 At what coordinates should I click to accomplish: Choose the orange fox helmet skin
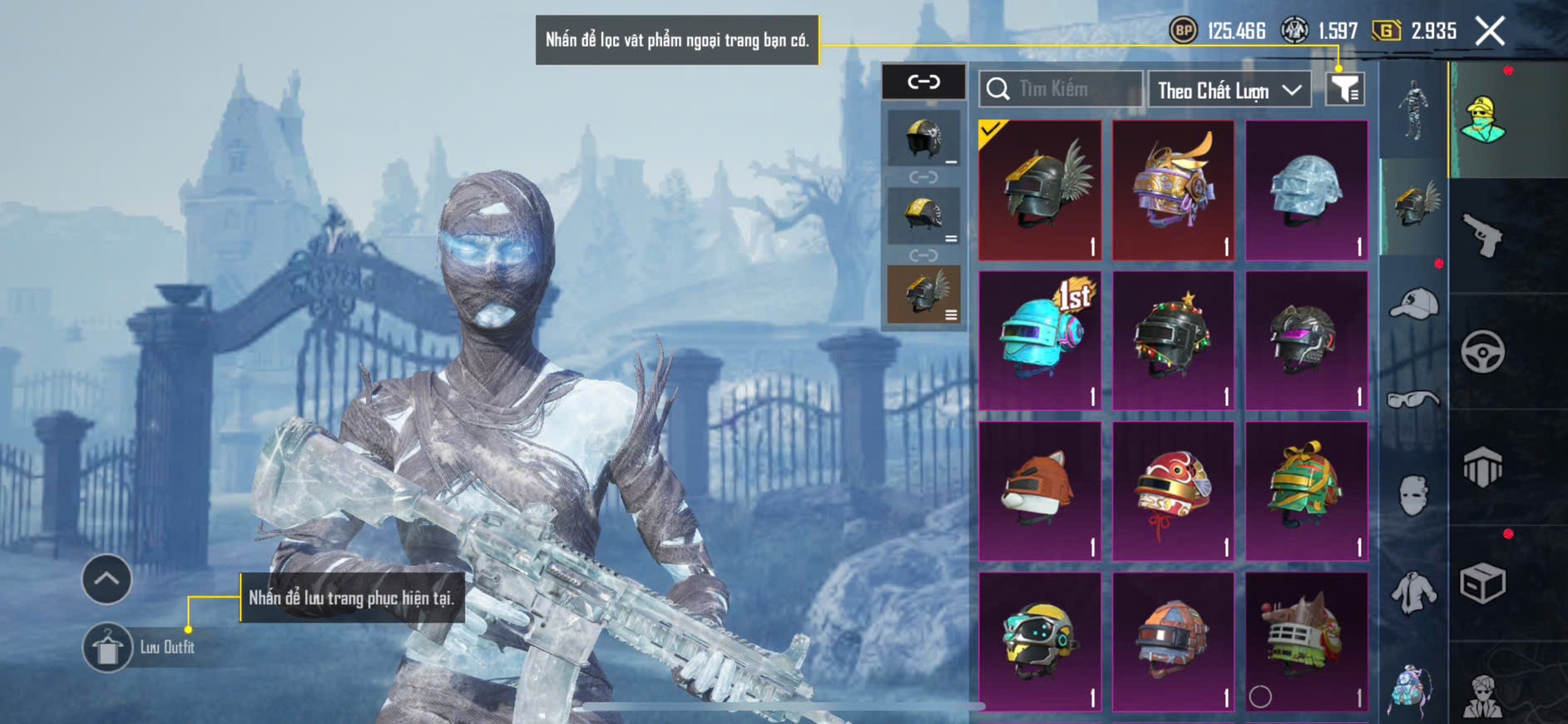[x=1040, y=491]
